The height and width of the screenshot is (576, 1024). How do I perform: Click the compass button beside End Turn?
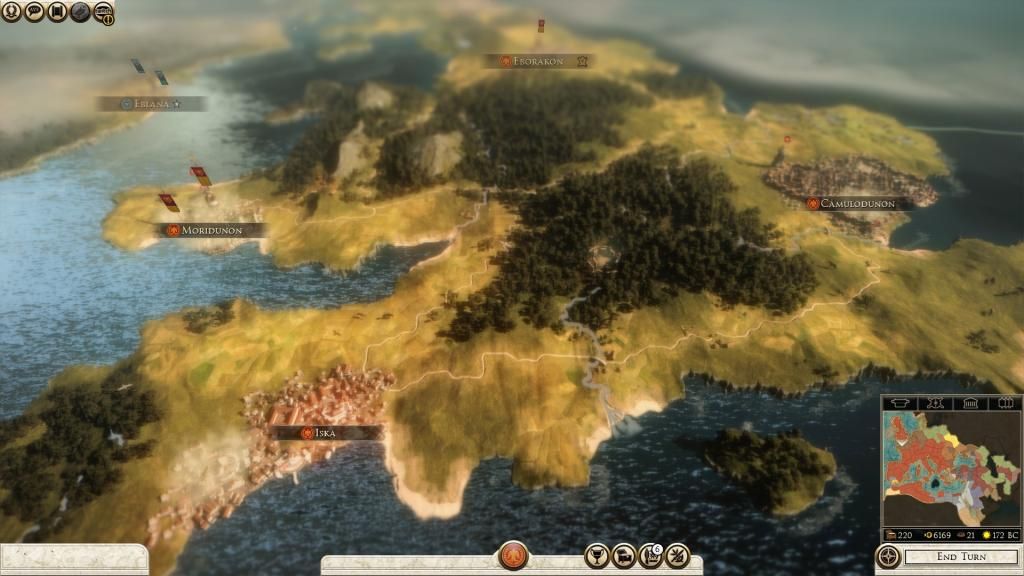coord(887,557)
